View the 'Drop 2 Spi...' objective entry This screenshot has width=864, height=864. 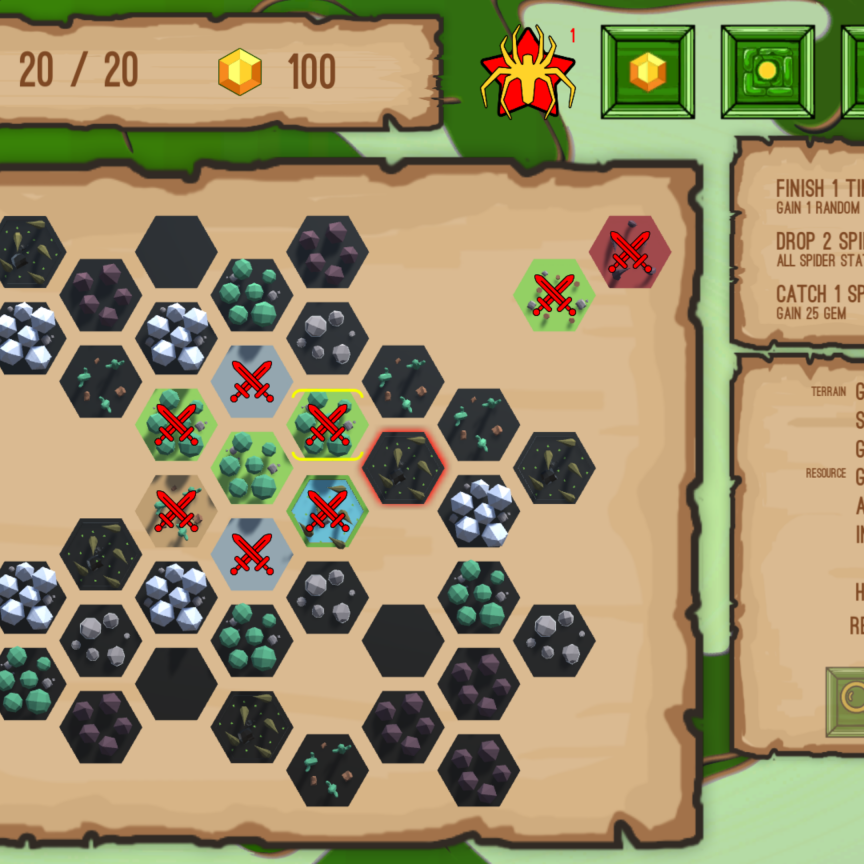(x=818, y=249)
